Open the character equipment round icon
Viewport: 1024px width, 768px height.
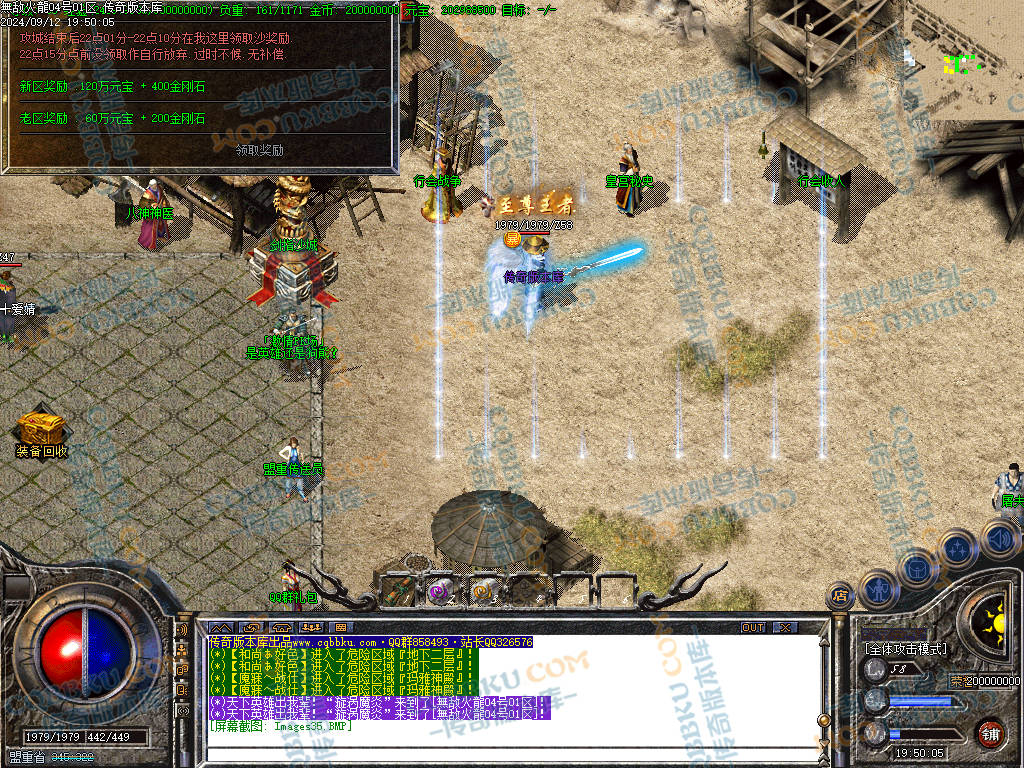(x=877, y=588)
